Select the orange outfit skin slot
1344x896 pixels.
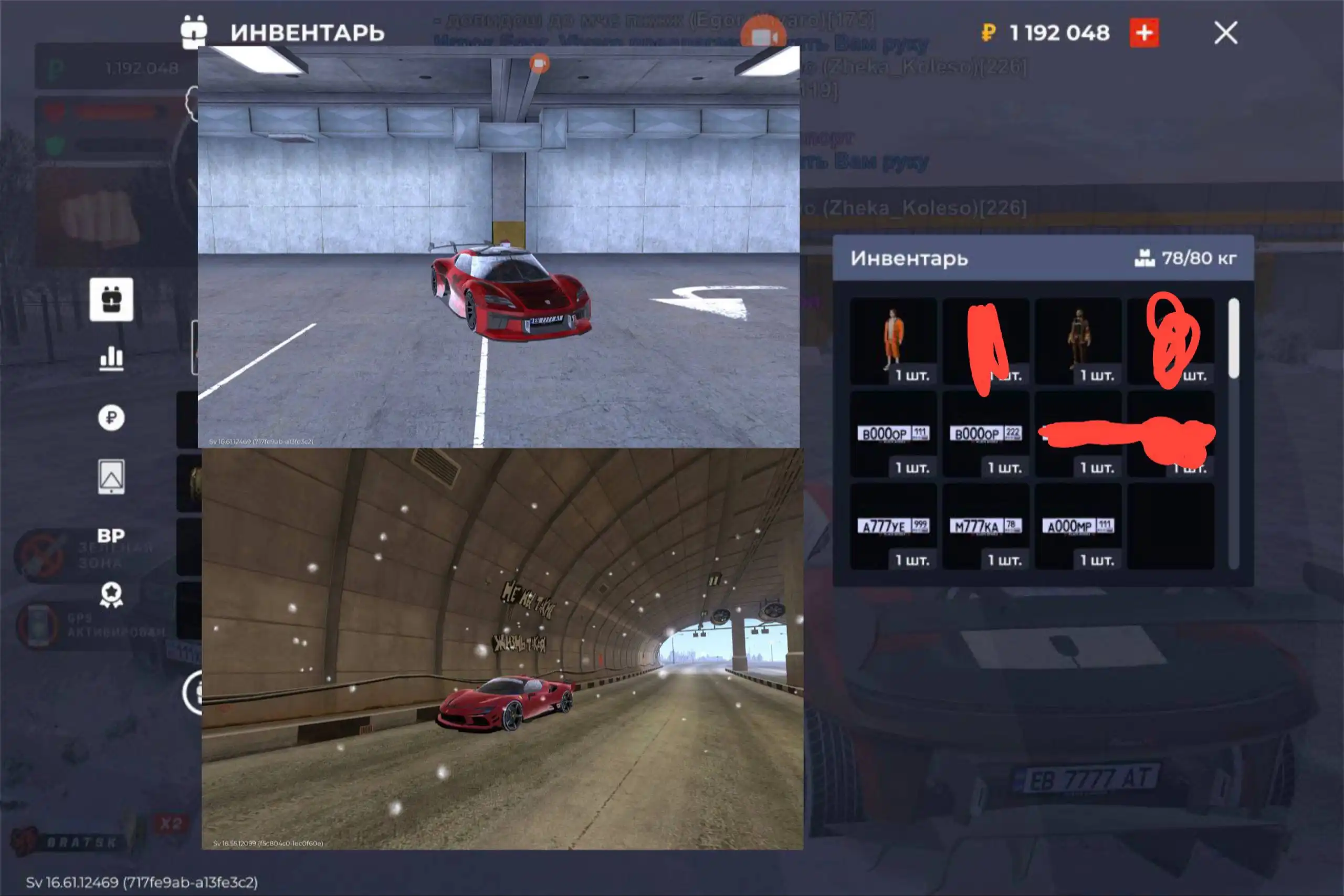coord(893,341)
